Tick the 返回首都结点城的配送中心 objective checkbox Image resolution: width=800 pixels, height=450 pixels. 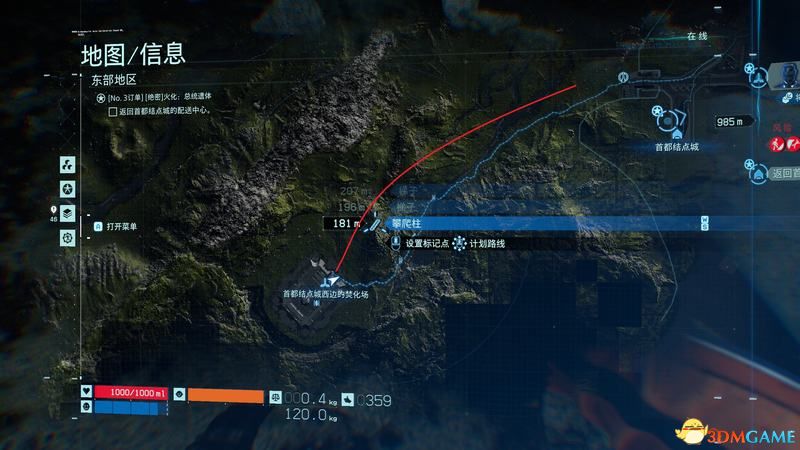113,113
